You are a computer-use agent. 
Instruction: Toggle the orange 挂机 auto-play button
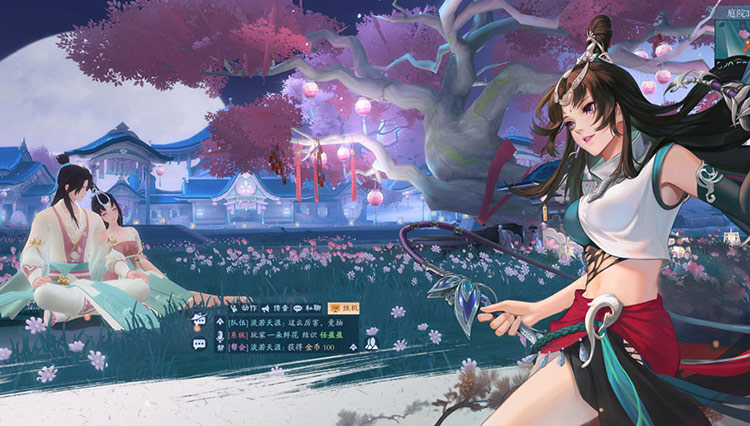(344, 307)
